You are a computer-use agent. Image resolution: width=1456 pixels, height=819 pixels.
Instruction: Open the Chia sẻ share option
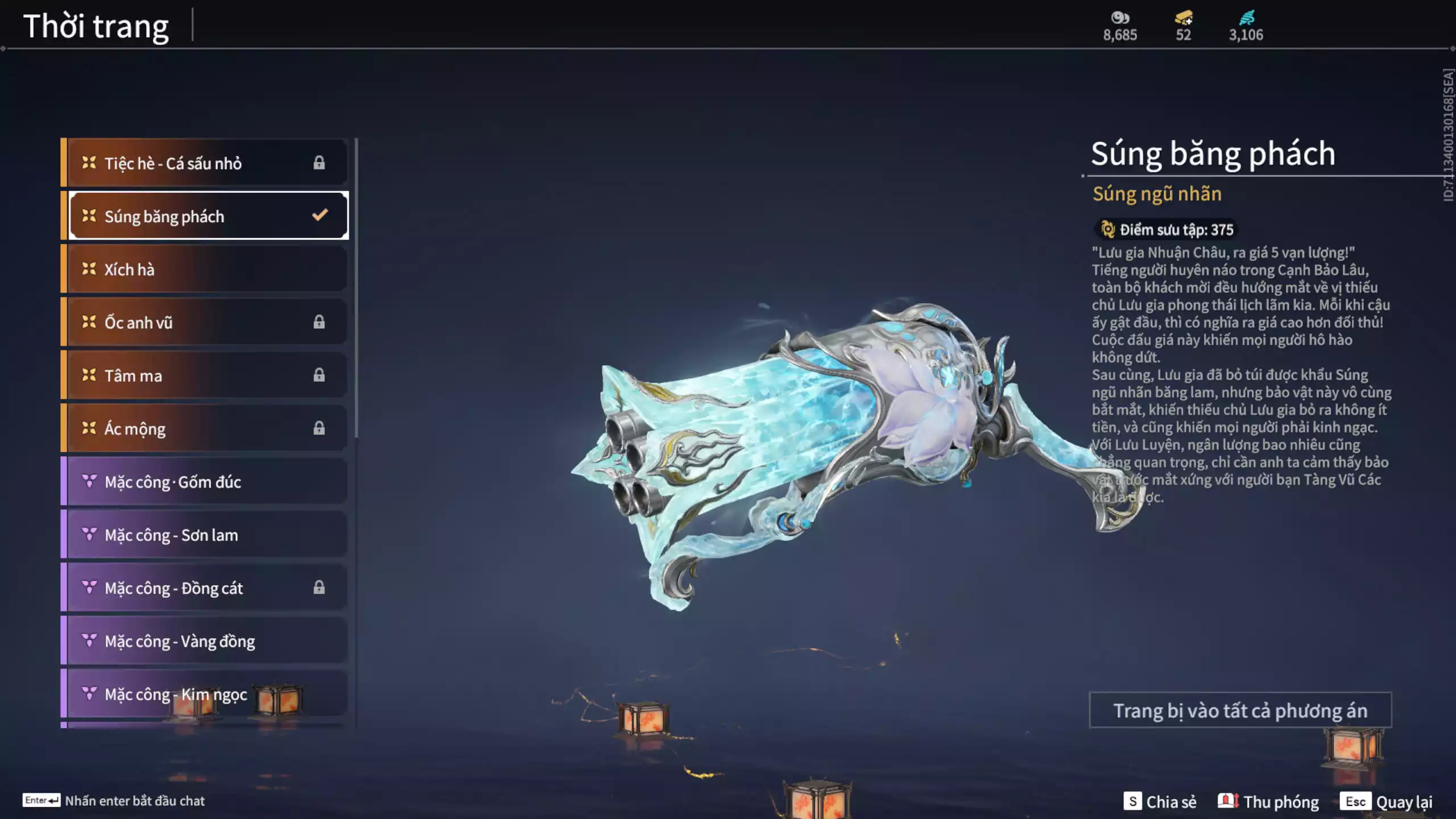pos(1160,801)
